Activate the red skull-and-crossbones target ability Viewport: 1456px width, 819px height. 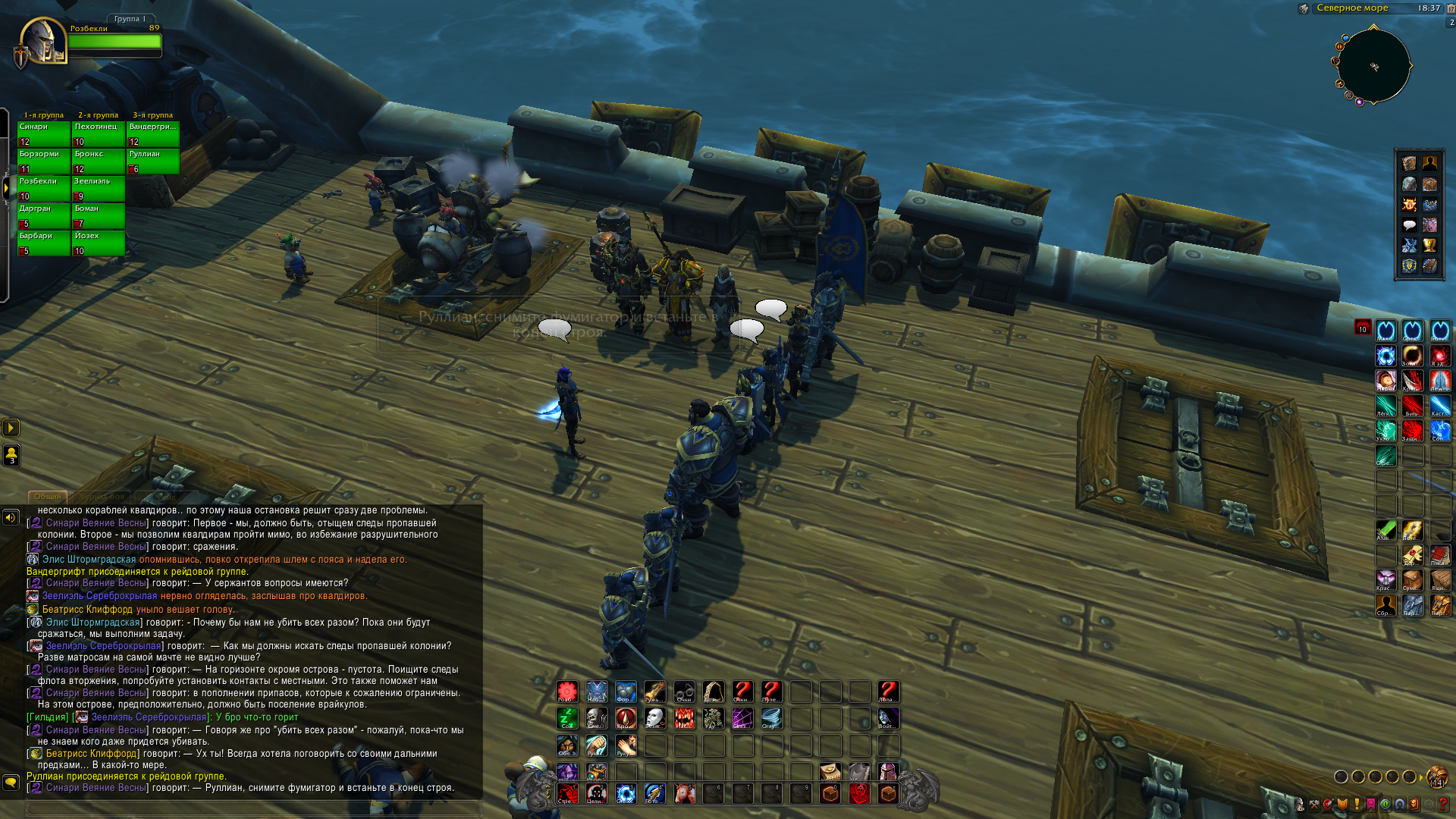(597, 794)
